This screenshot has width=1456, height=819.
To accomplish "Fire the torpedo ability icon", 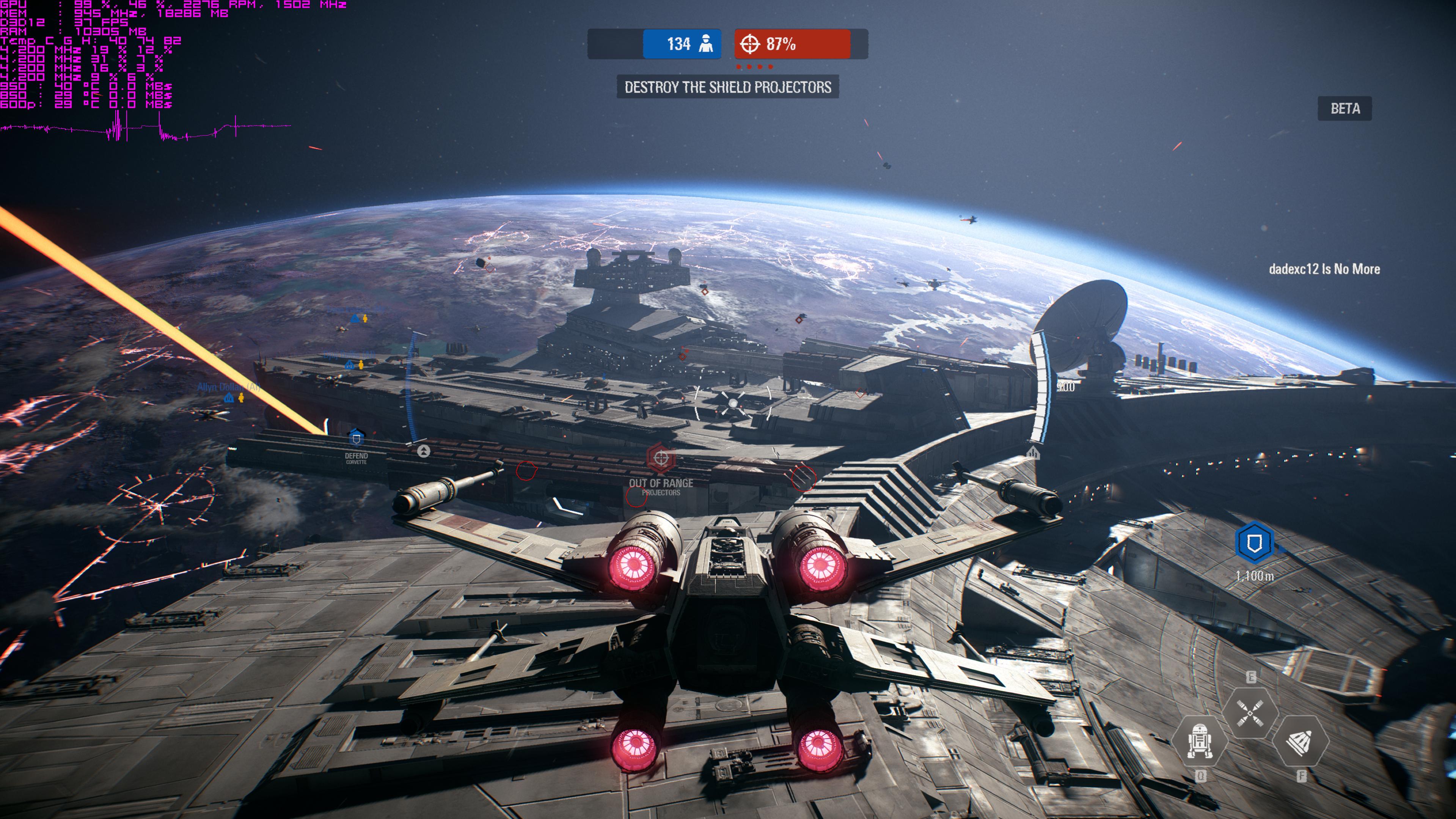I will pos(1300,742).
